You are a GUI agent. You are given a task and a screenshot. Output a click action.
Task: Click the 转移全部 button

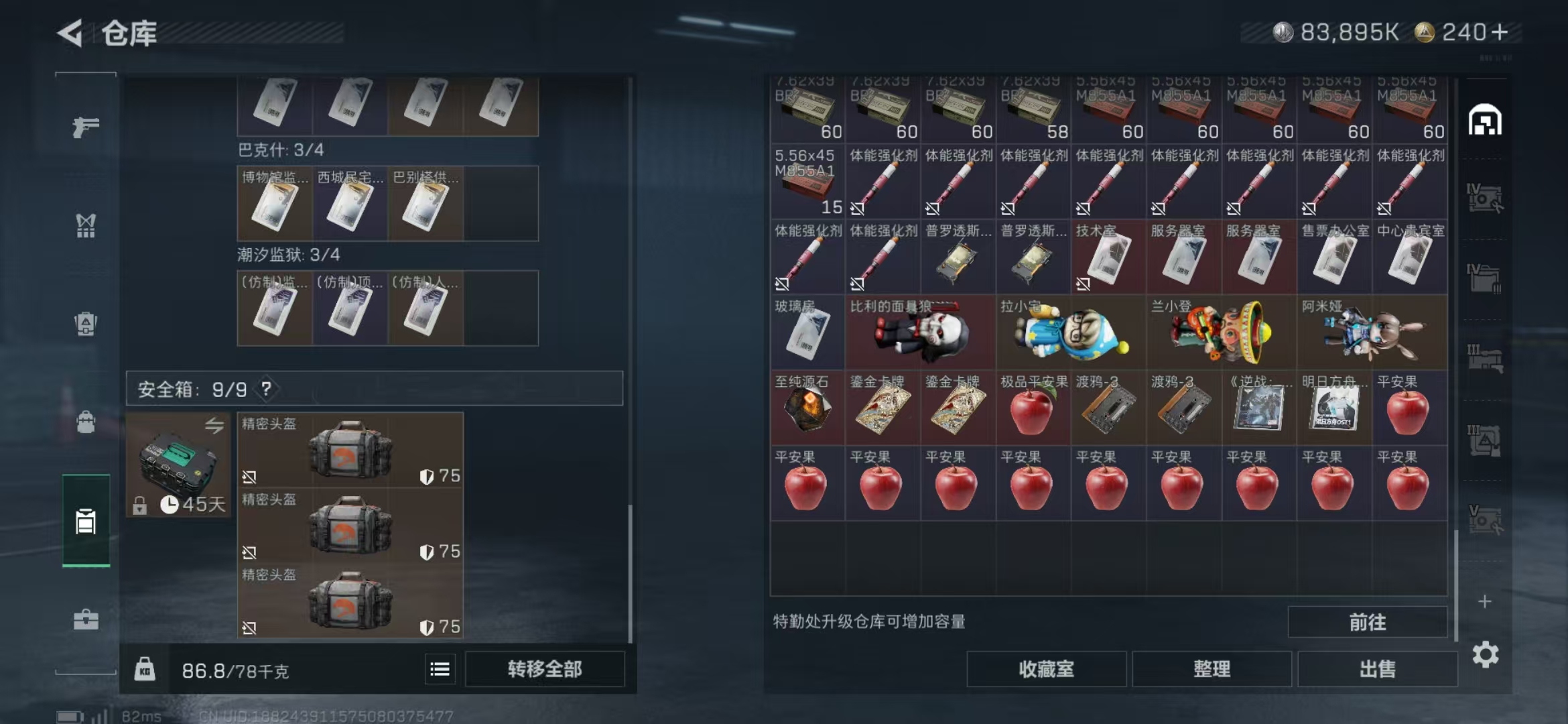pos(543,668)
